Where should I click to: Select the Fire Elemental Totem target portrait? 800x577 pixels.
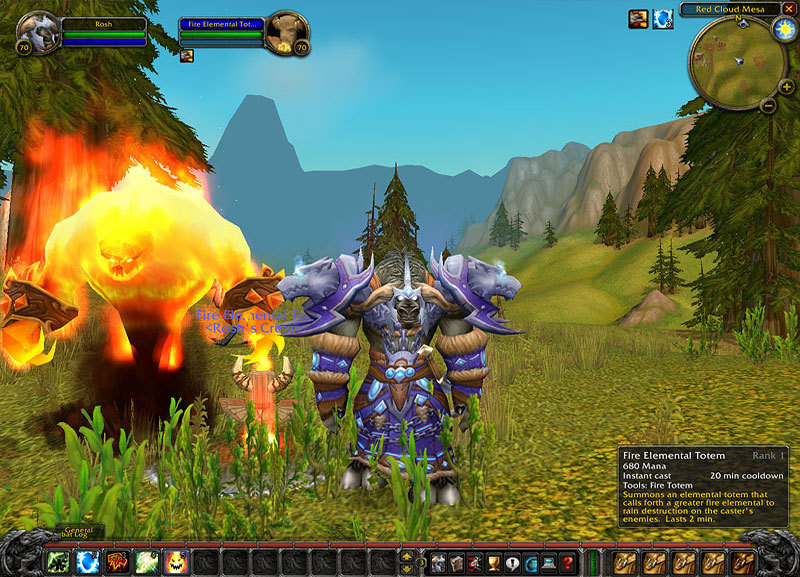tap(286, 32)
